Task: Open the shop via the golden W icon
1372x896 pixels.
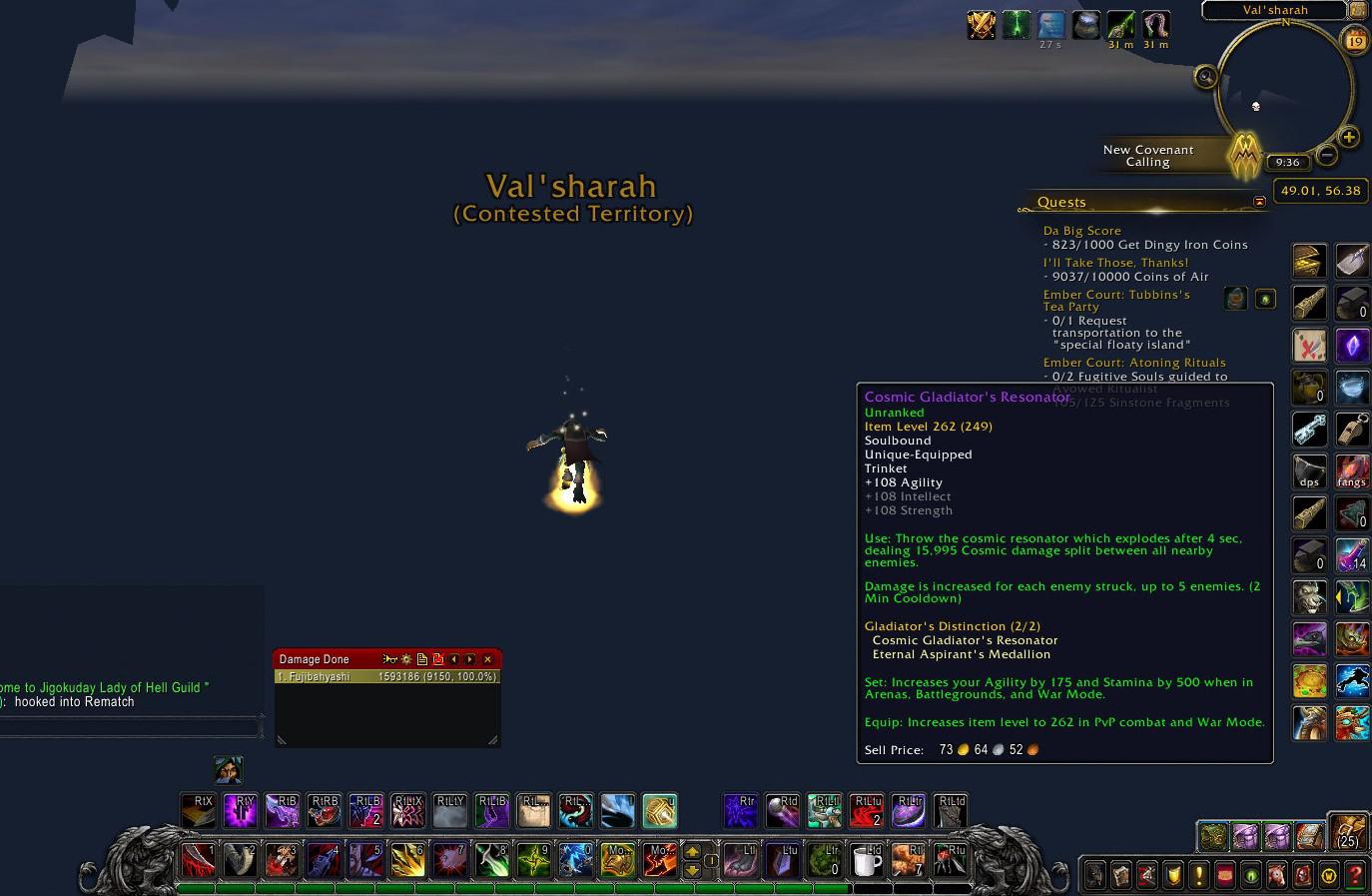Action: pyautogui.click(x=1327, y=875)
